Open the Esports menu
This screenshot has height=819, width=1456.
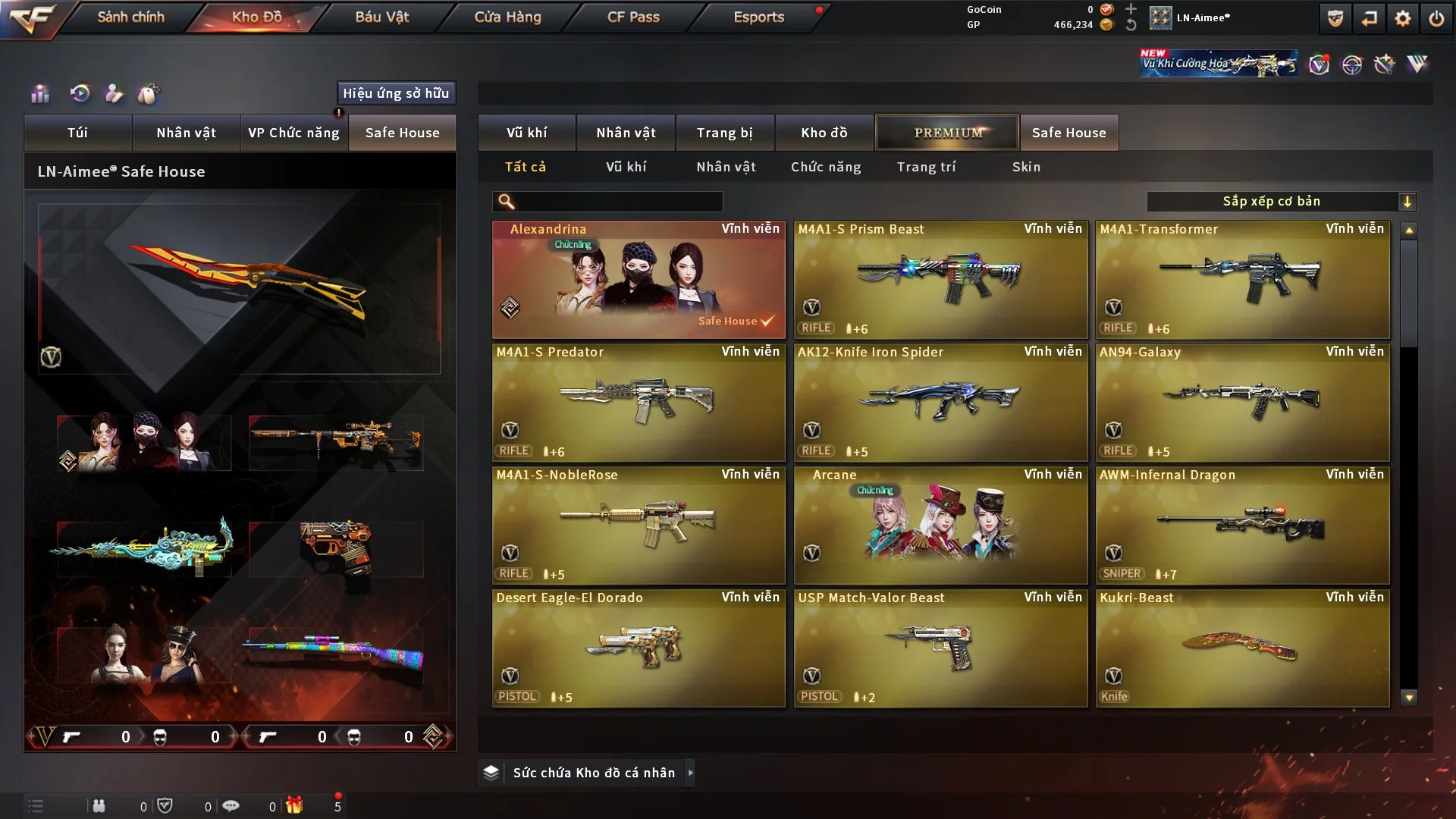[x=758, y=17]
